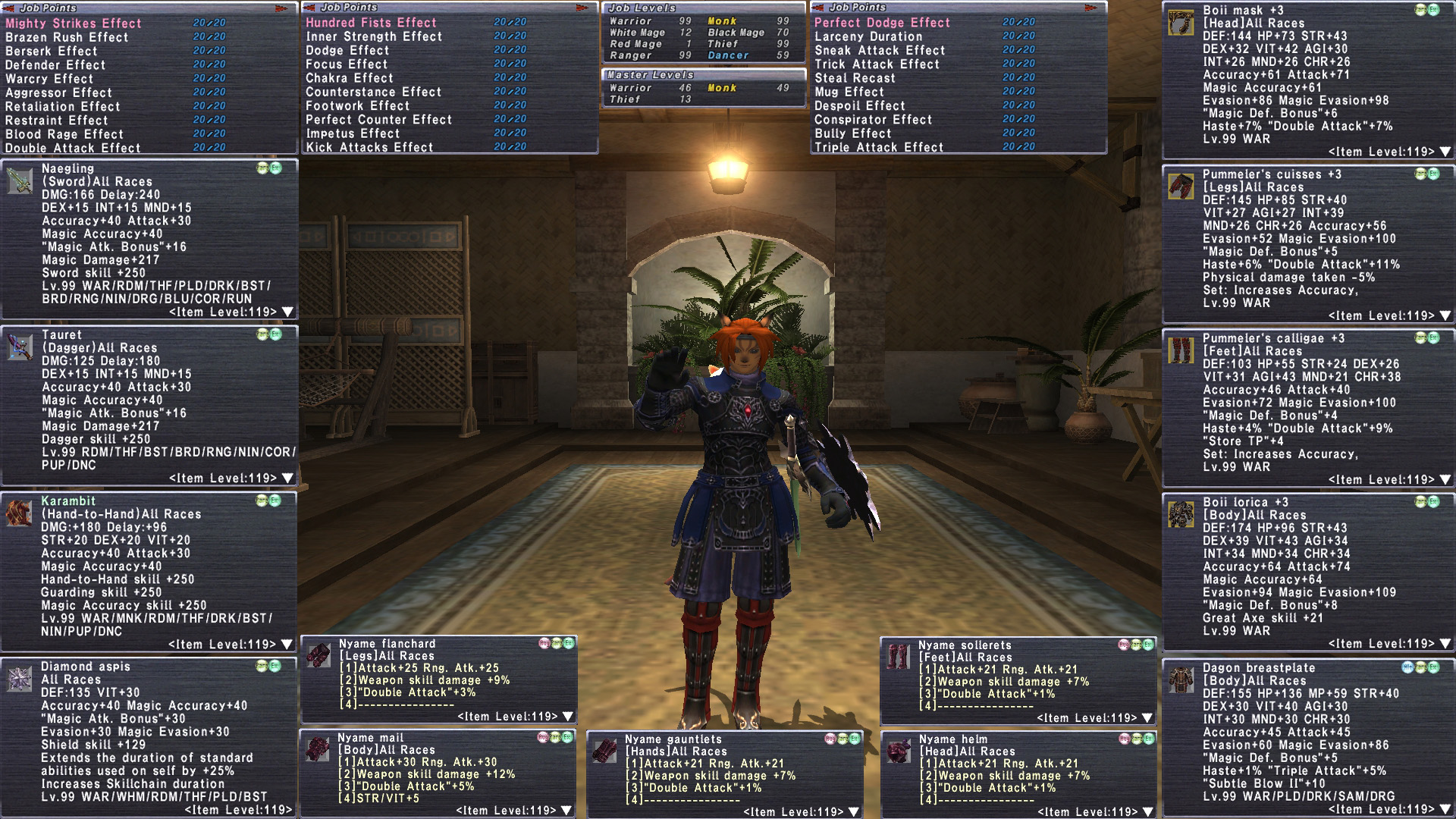
Task: Select the Perfect Dodge Effect row
Action: pos(882,23)
